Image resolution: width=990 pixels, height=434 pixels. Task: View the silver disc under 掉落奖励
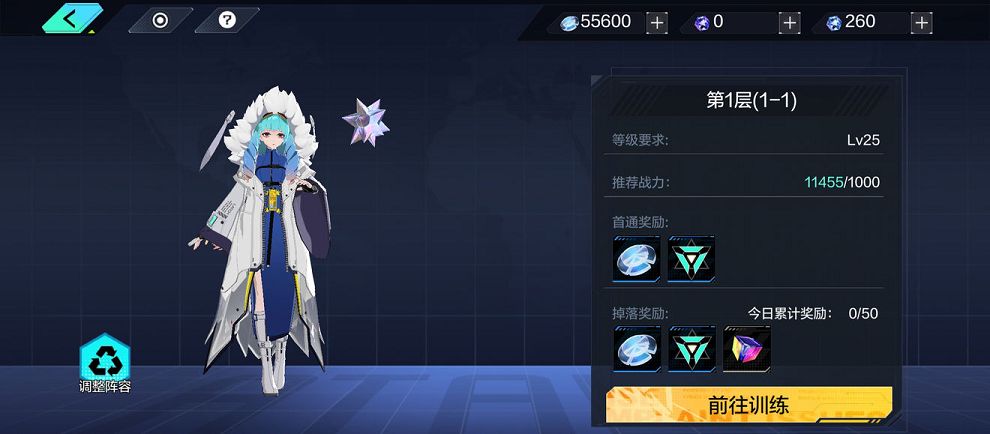coord(637,349)
